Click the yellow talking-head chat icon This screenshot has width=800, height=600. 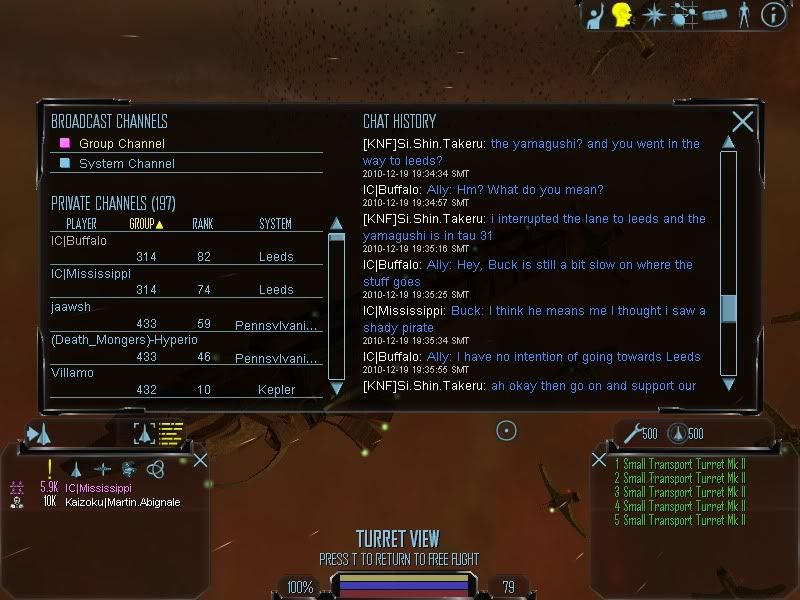(623, 14)
